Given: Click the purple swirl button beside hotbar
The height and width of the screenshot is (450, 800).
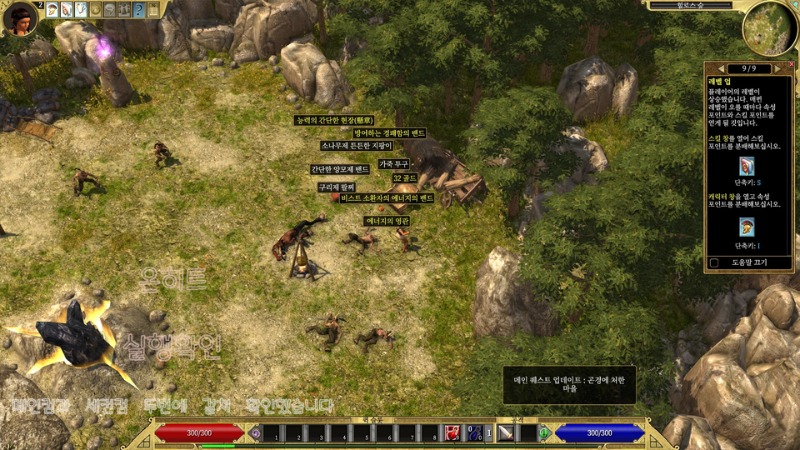Looking at the screenshot, I should click(255, 433).
